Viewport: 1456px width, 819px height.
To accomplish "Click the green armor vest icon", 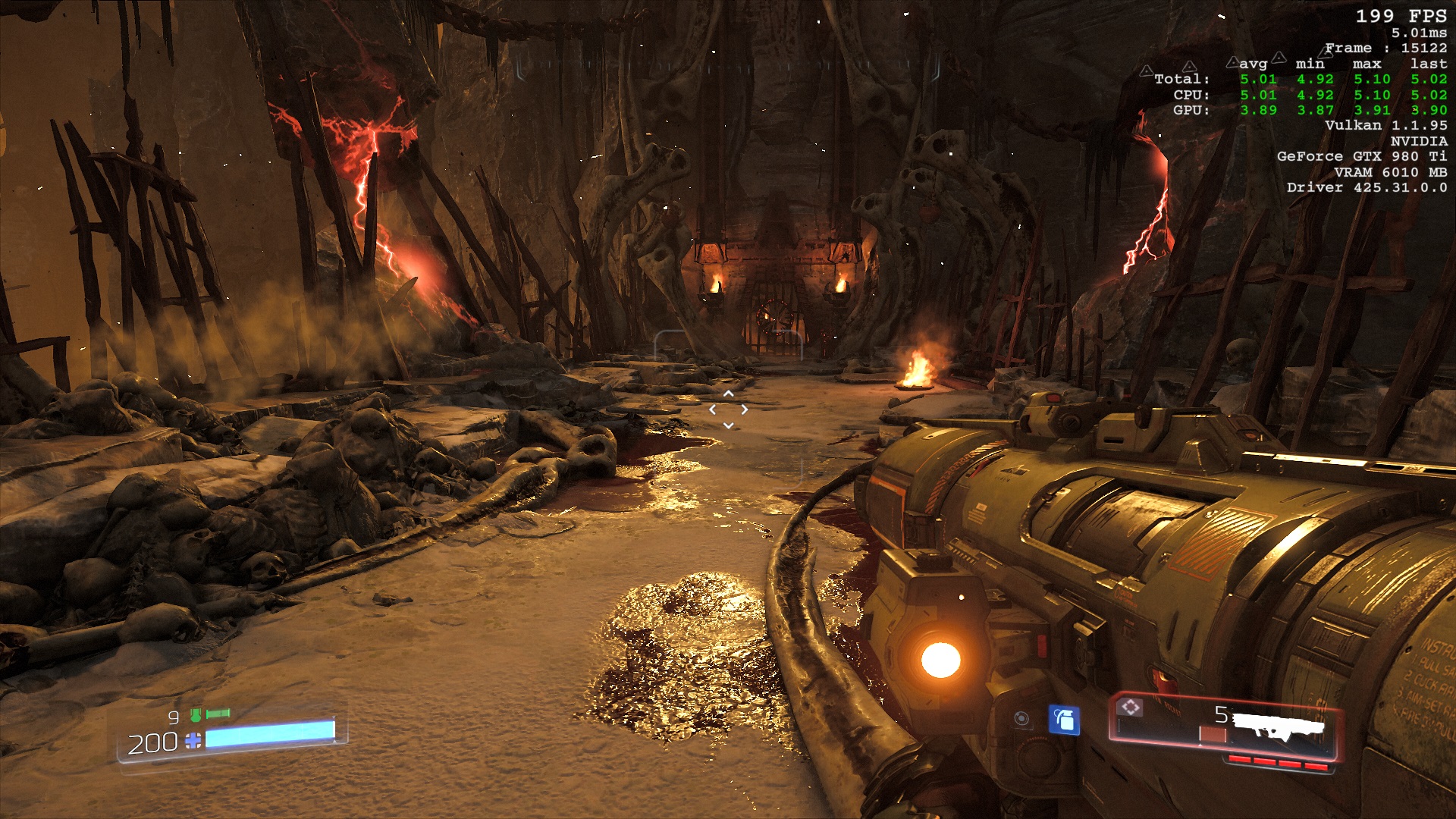I will 196,714.
